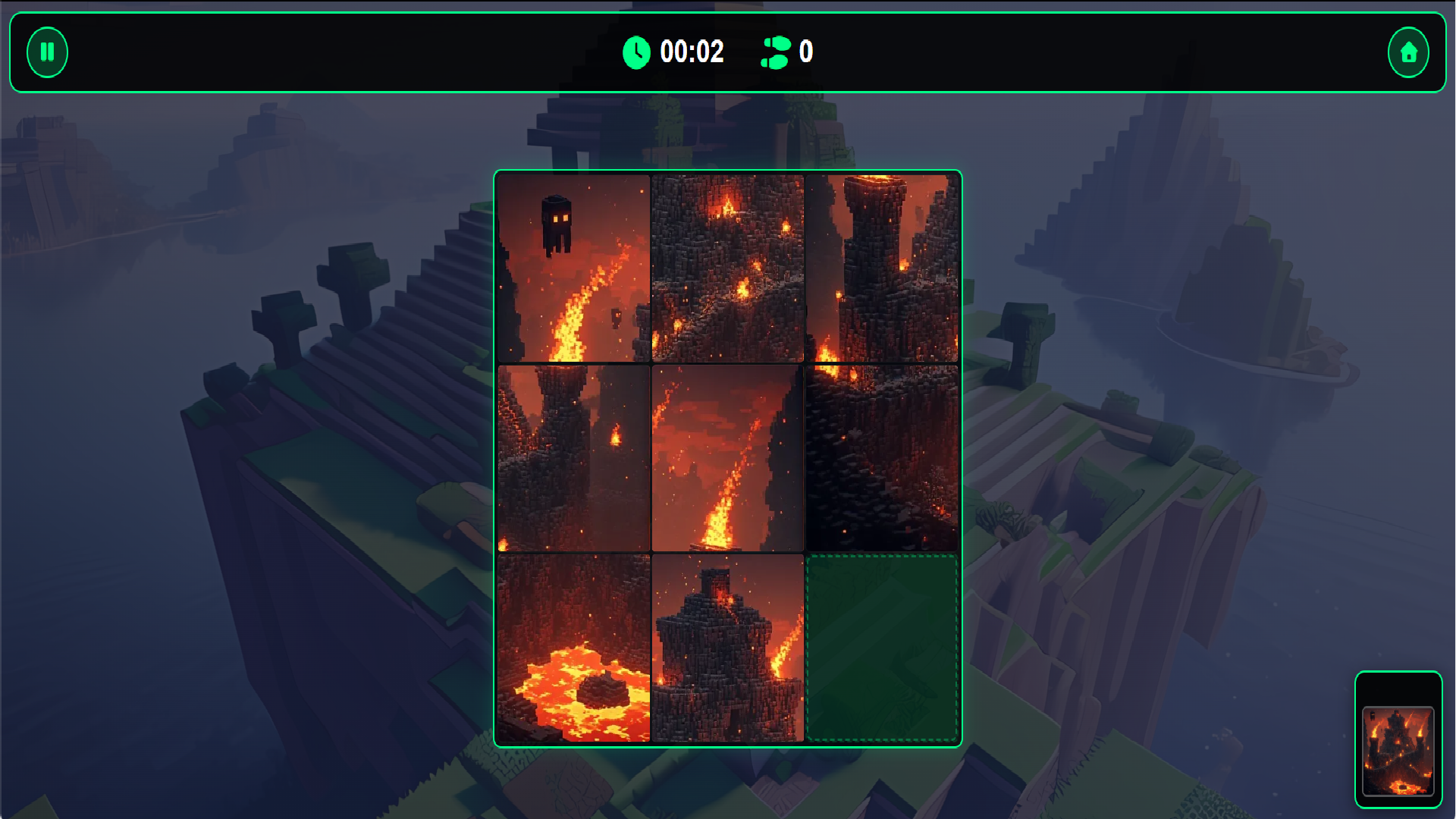The image size is (1456, 819).
Task: Click the home icon to exit
Action: [1408, 52]
